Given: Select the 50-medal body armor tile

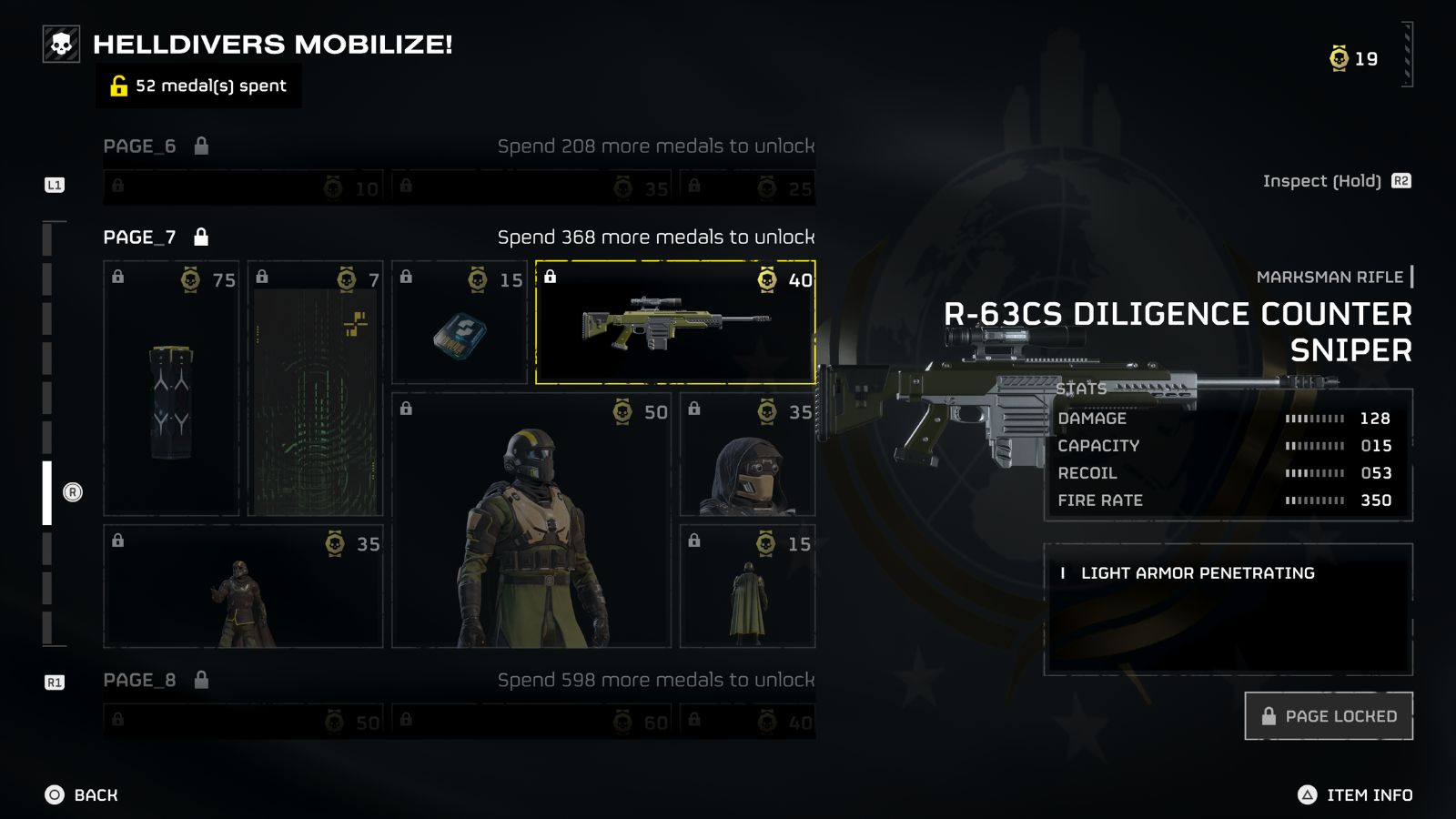Looking at the screenshot, I should click(x=531, y=521).
